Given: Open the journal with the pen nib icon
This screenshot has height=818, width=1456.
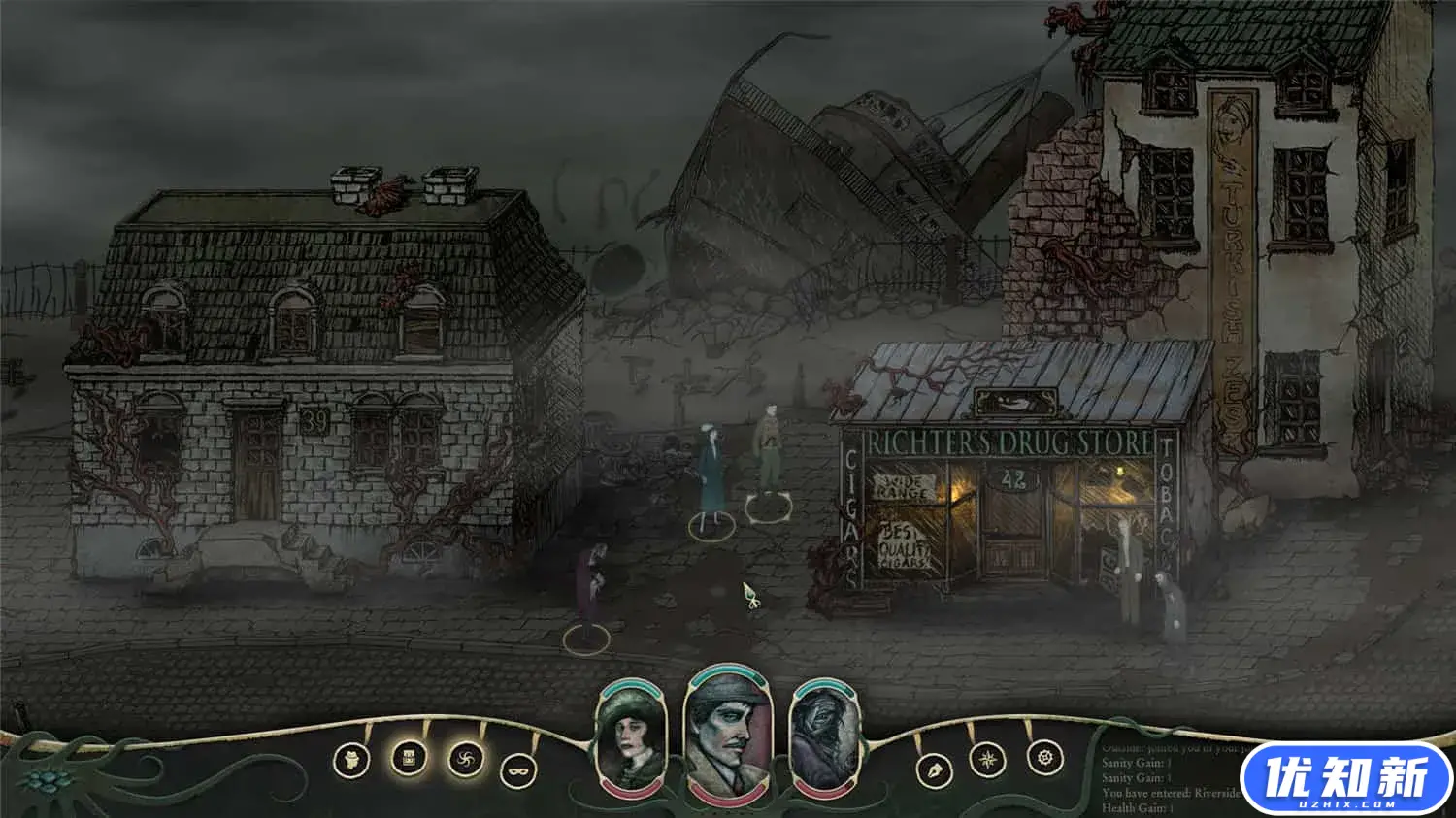Looking at the screenshot, I should (x=934, y=770).
